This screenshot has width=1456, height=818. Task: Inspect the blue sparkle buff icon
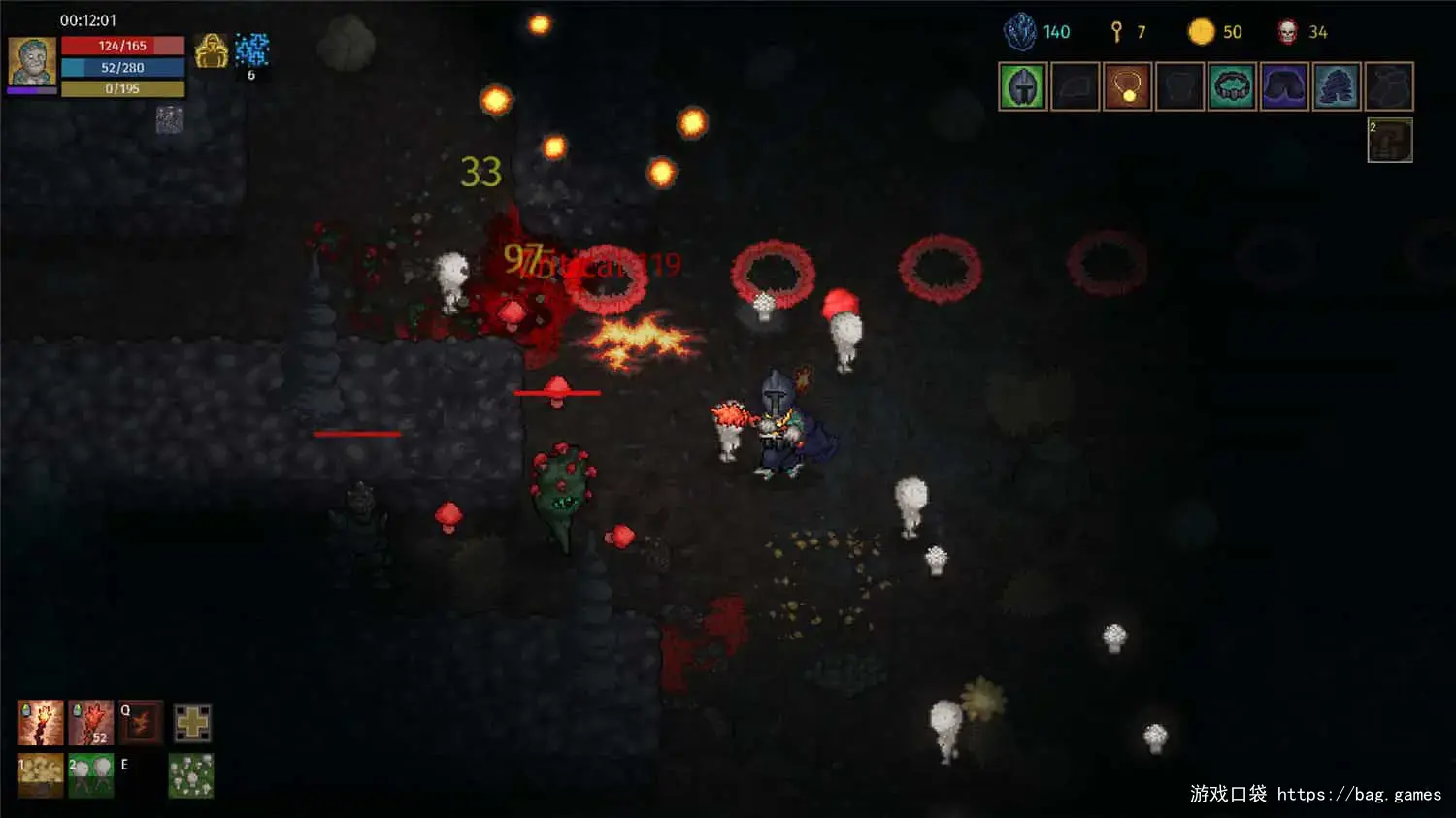tap(251, 49)
